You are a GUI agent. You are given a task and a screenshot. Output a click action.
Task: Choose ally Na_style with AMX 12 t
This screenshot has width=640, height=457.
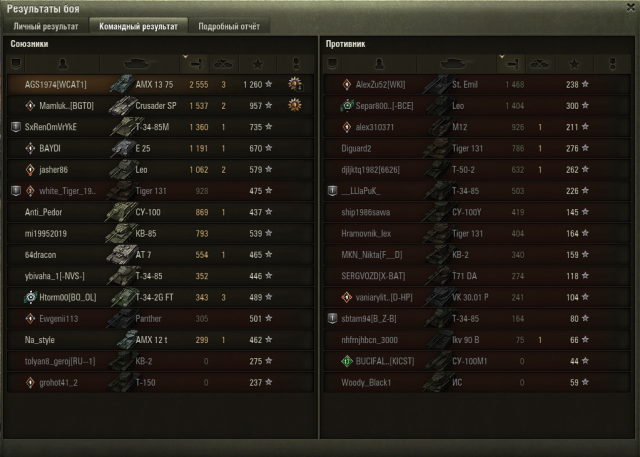160,340
